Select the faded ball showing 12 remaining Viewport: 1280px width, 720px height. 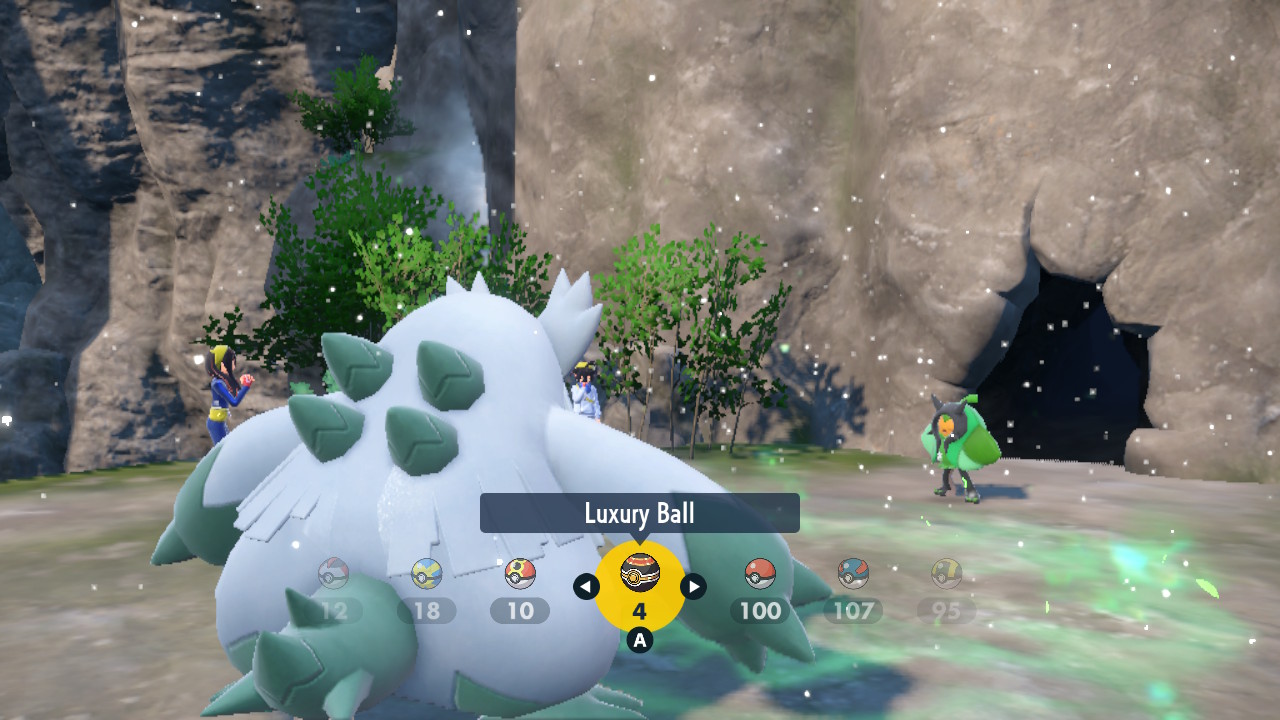point(333,574)
